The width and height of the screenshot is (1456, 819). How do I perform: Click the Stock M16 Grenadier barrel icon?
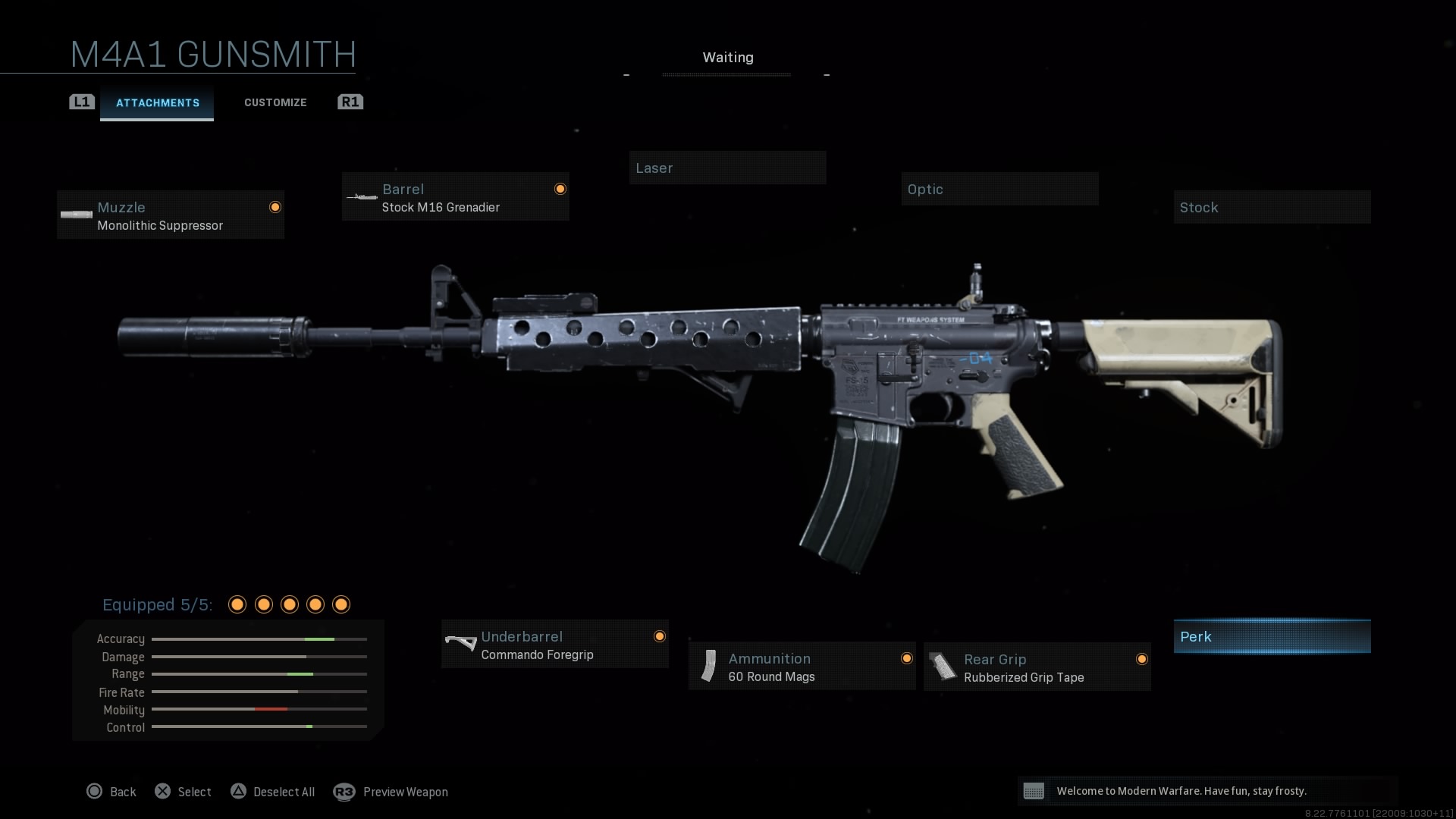362,197
